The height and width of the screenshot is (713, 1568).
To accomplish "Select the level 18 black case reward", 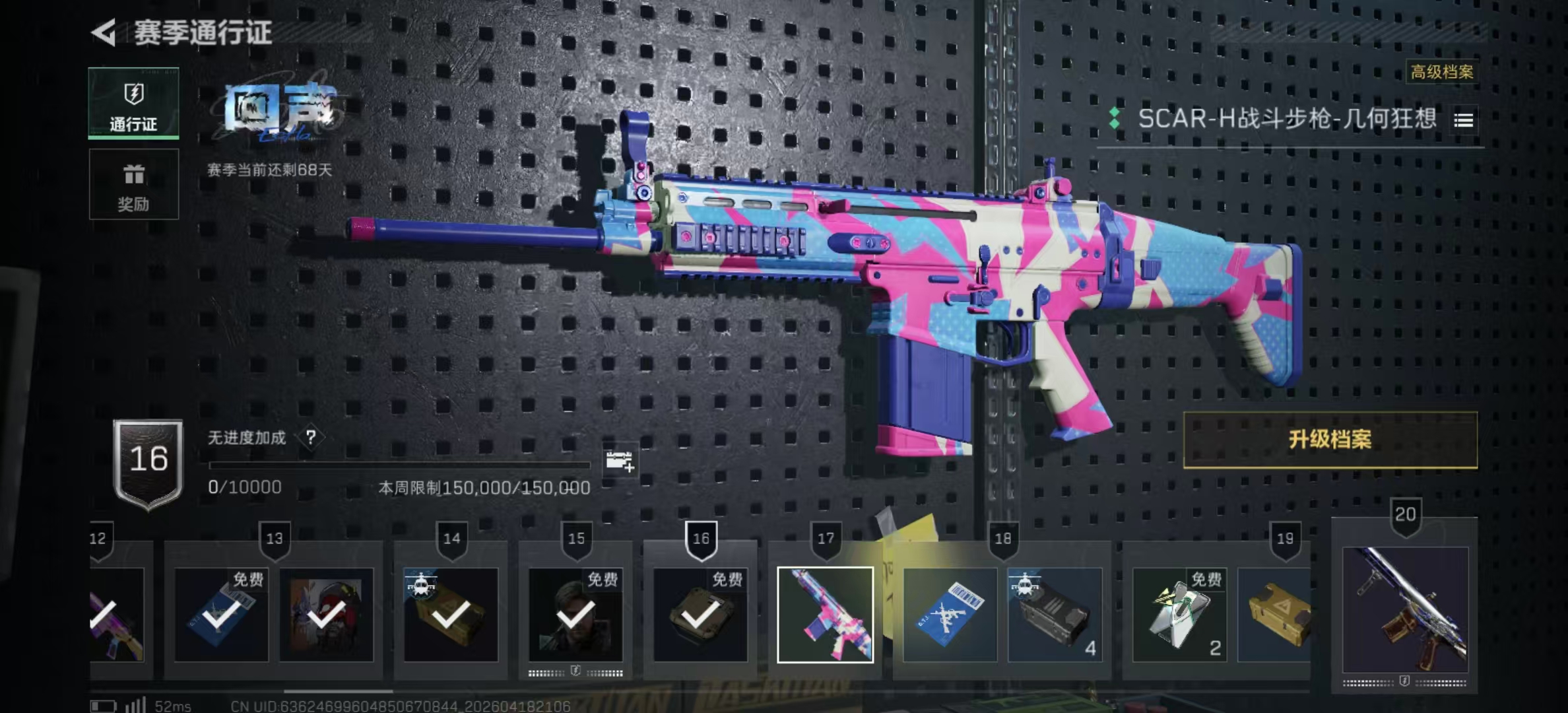I will (x=1055, y=615).
